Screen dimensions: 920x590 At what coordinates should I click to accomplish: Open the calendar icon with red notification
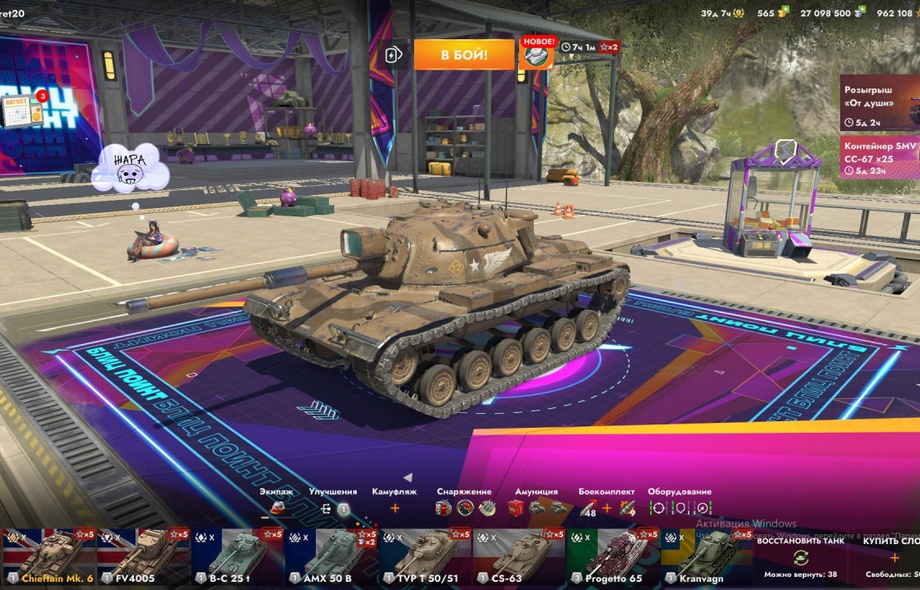(22, 111)
